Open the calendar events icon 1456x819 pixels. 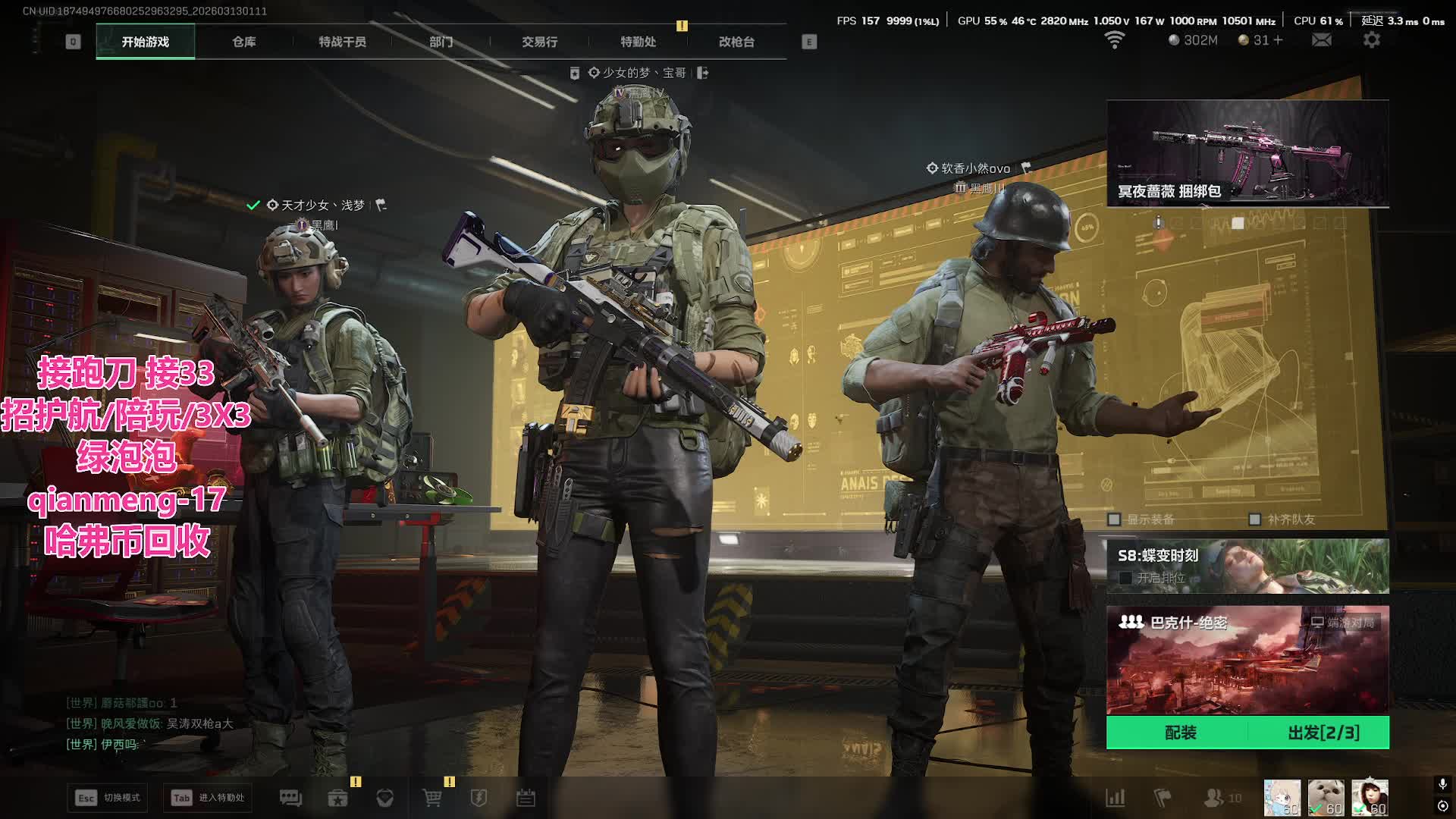coord(526,798)
